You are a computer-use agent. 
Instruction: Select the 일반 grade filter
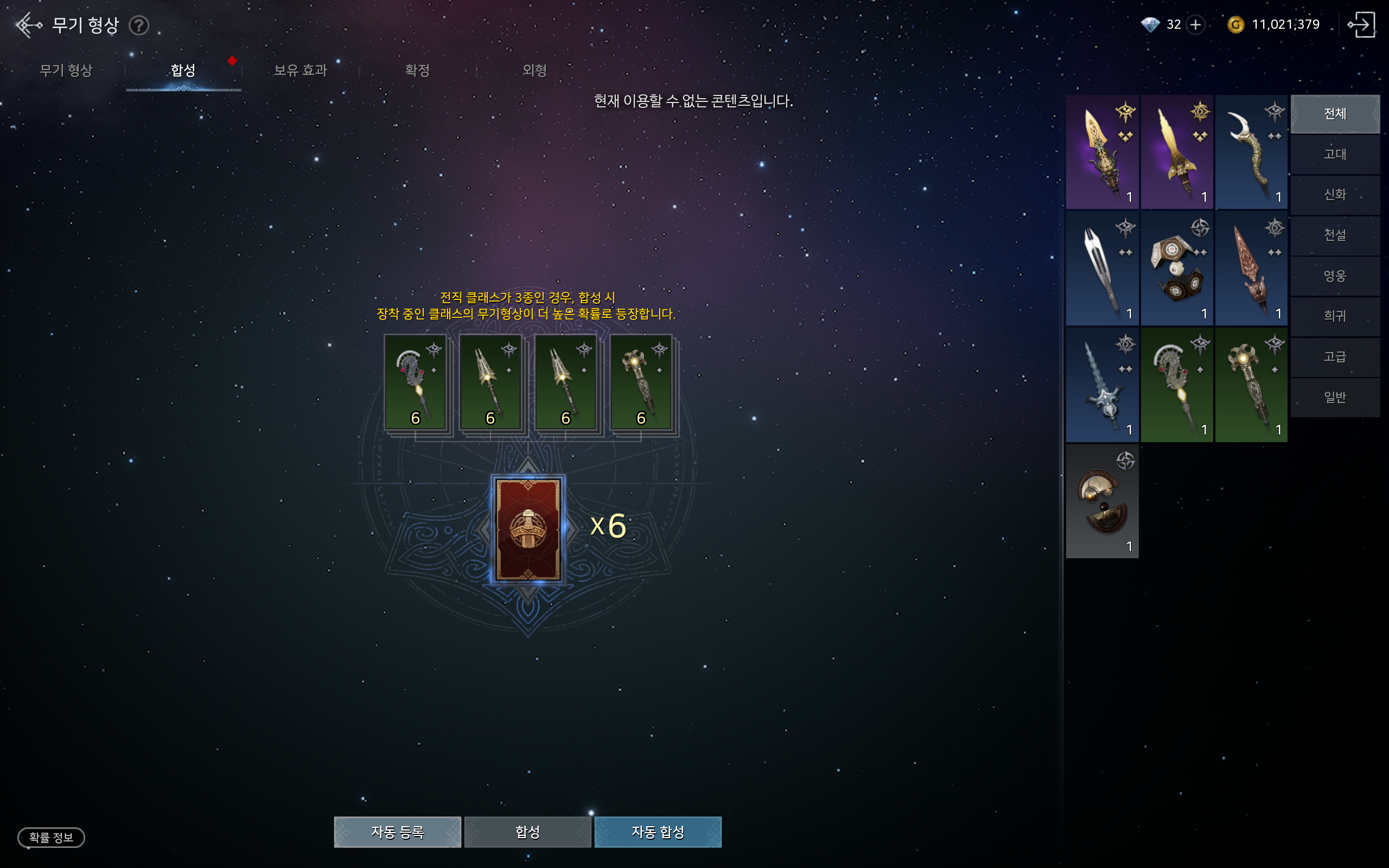1335,397
